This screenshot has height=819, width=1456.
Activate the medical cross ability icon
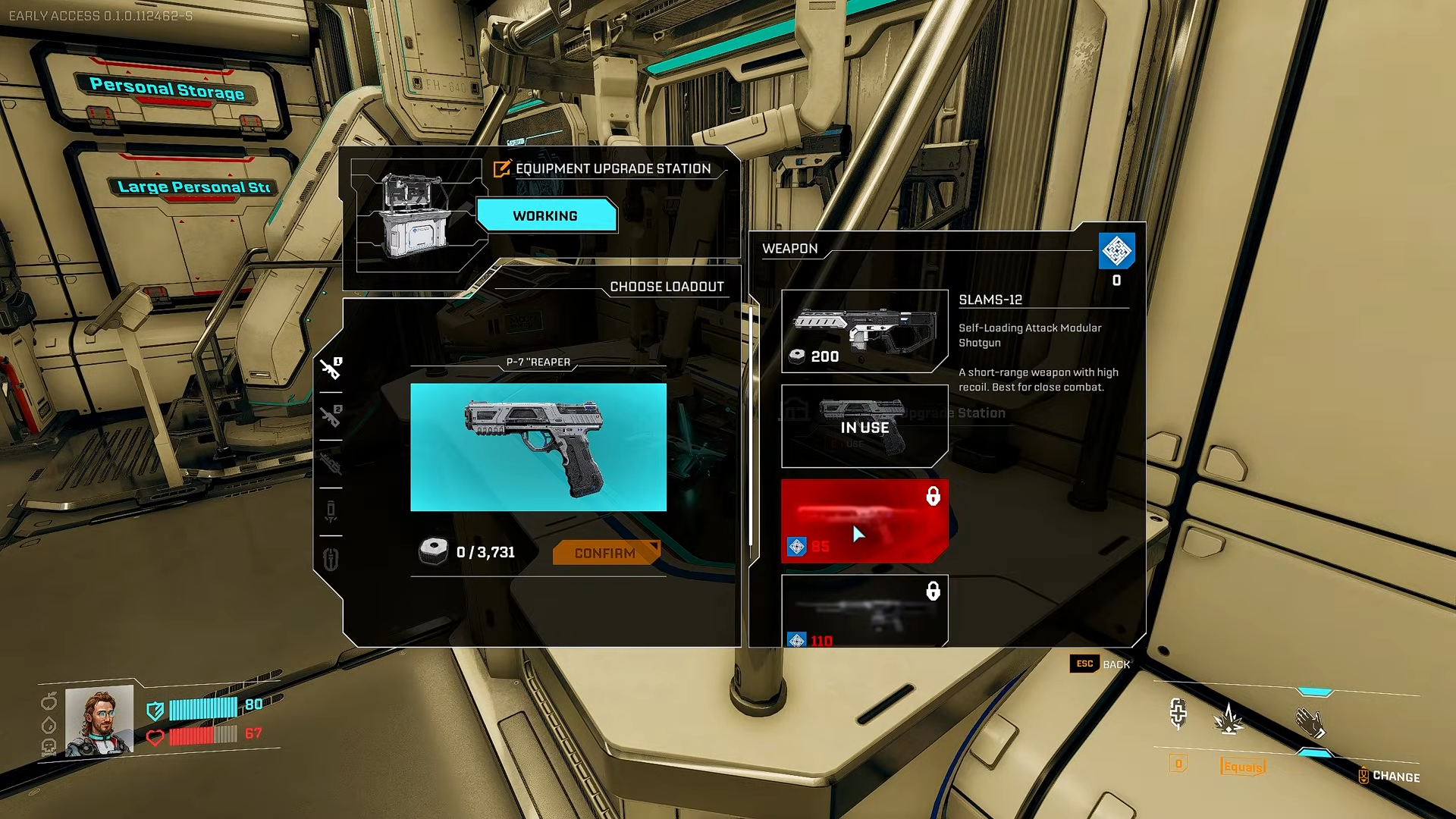[1178, 714]
